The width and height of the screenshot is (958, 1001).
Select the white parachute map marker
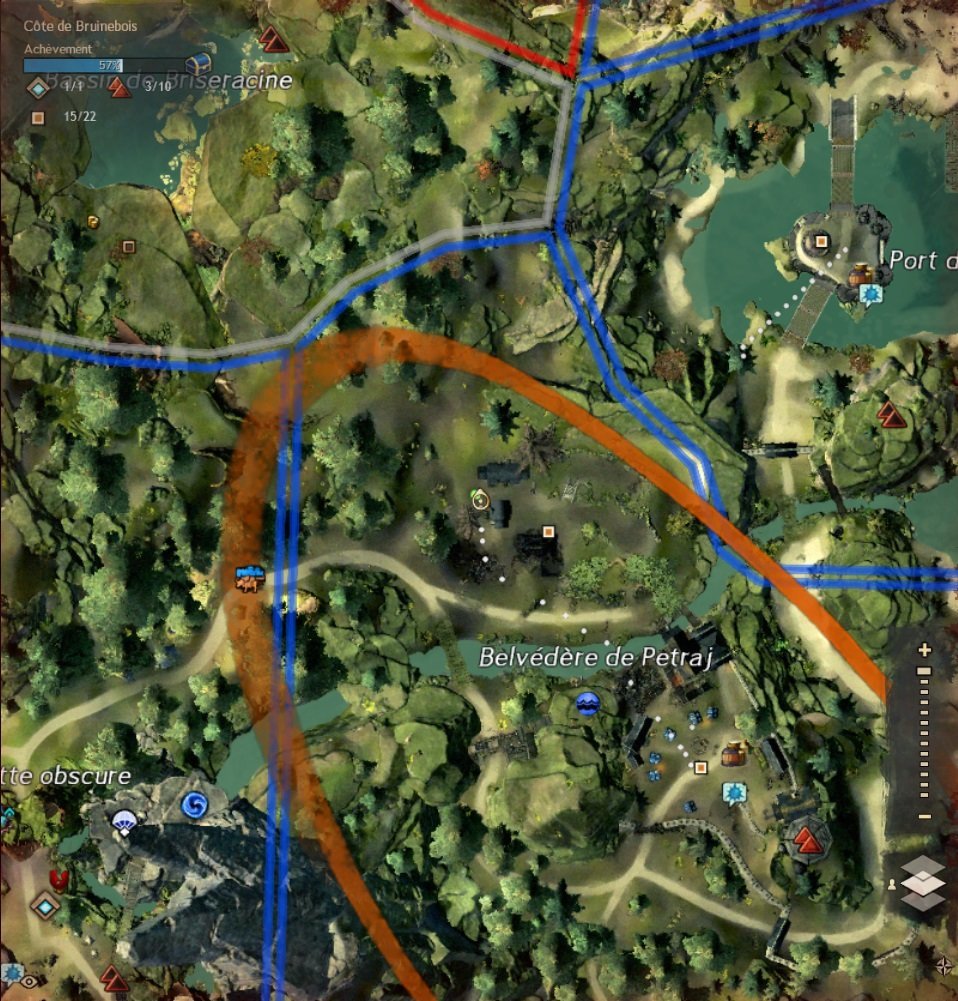[x=125, y=821]
